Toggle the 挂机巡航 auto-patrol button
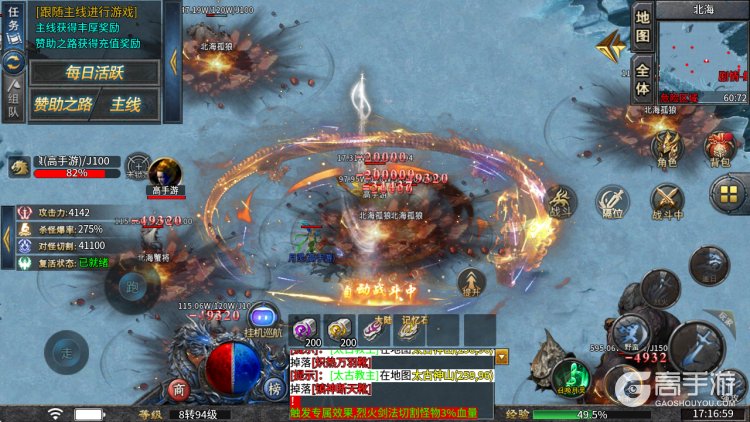 tap(263, 319)
